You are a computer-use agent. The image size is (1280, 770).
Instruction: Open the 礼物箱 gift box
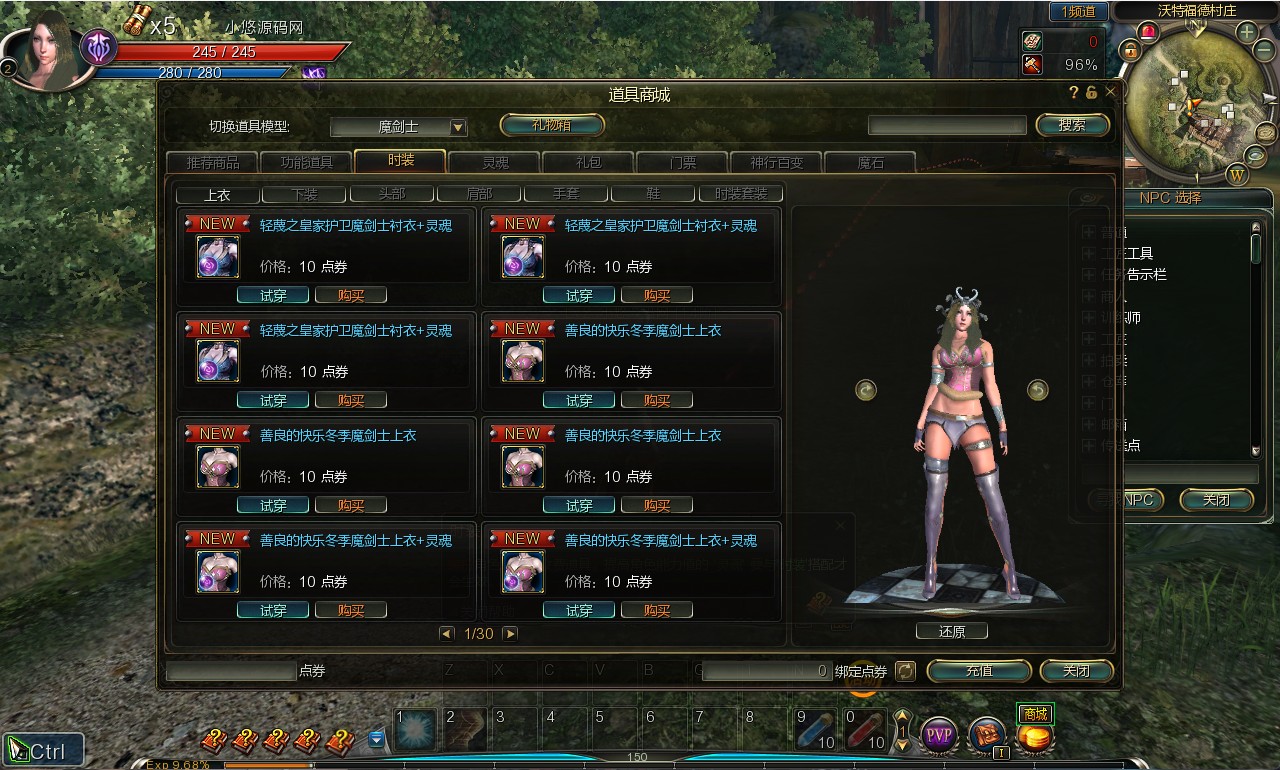click(x=552, y=125)
